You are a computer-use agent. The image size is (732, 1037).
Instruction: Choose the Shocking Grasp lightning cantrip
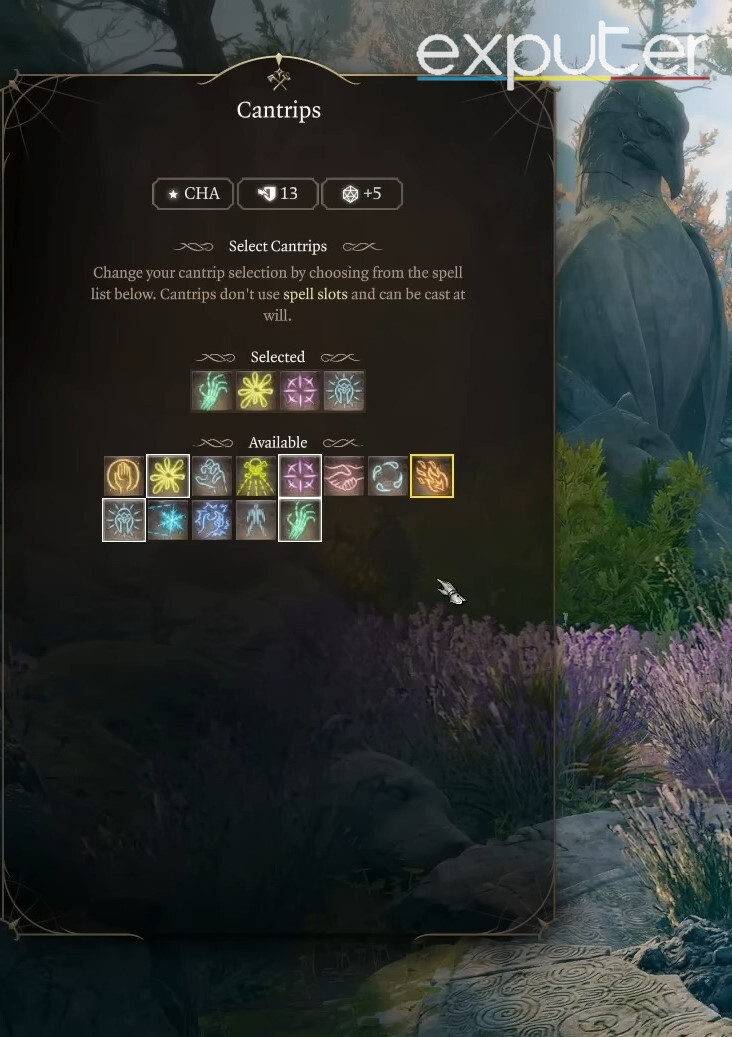click(212, 520)
